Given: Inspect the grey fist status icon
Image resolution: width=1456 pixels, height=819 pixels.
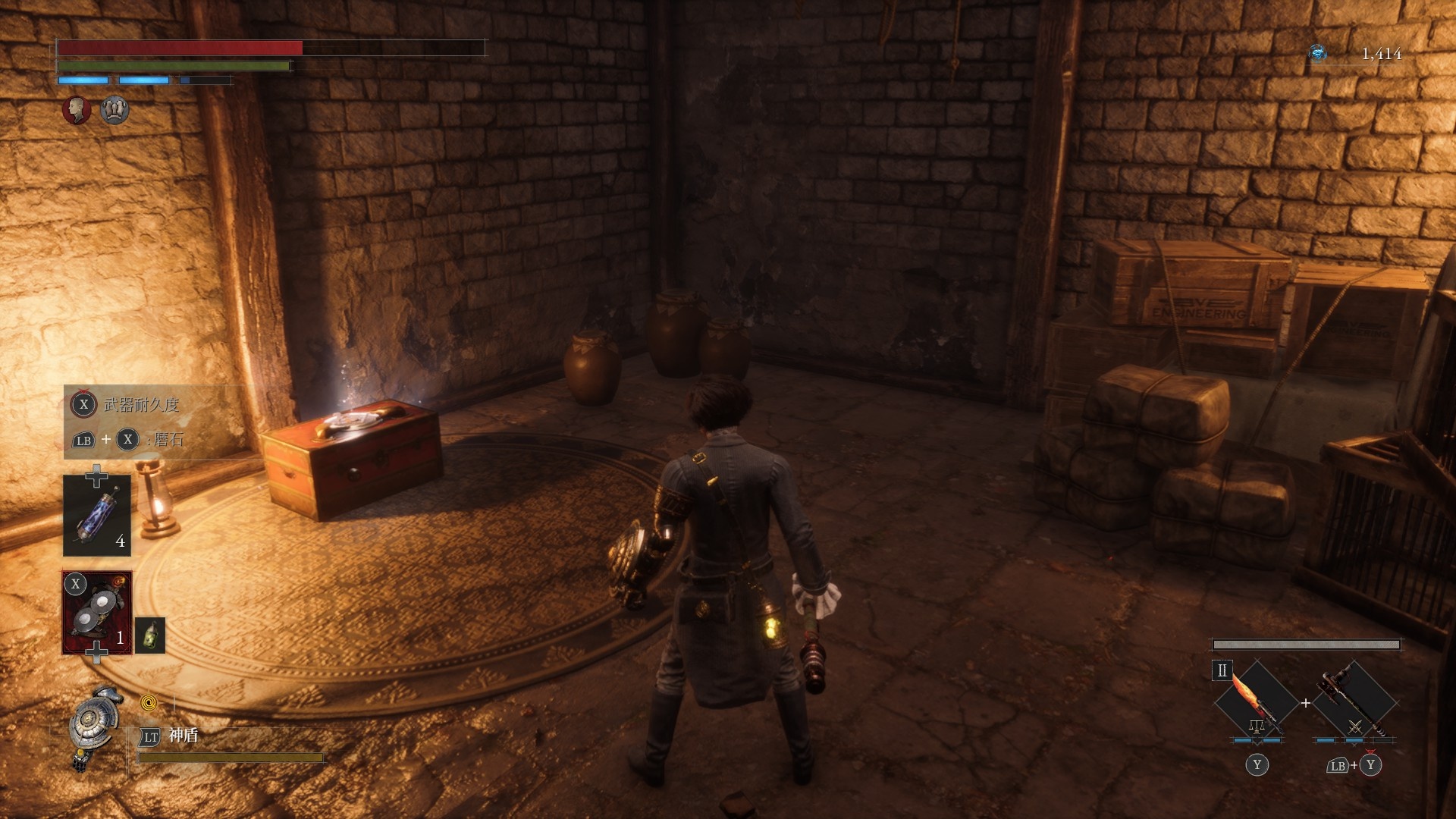Looking at the screenshot, I should [x=115, y=110].
